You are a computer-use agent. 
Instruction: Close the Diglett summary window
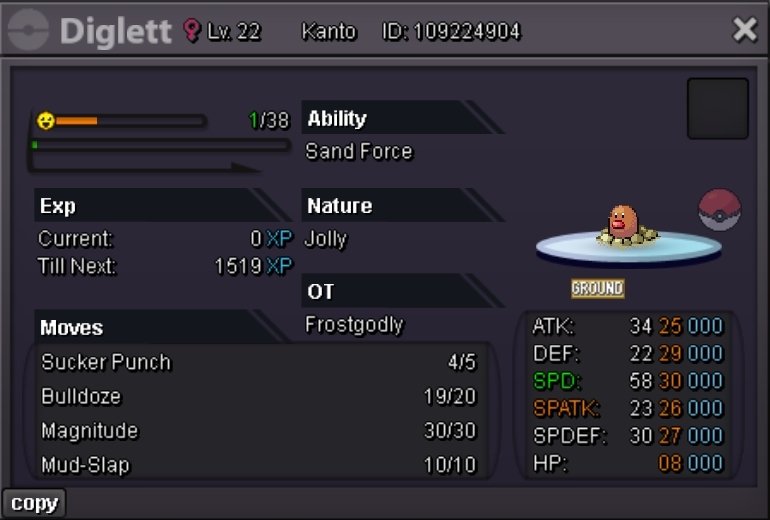click(x=745, y=30)
